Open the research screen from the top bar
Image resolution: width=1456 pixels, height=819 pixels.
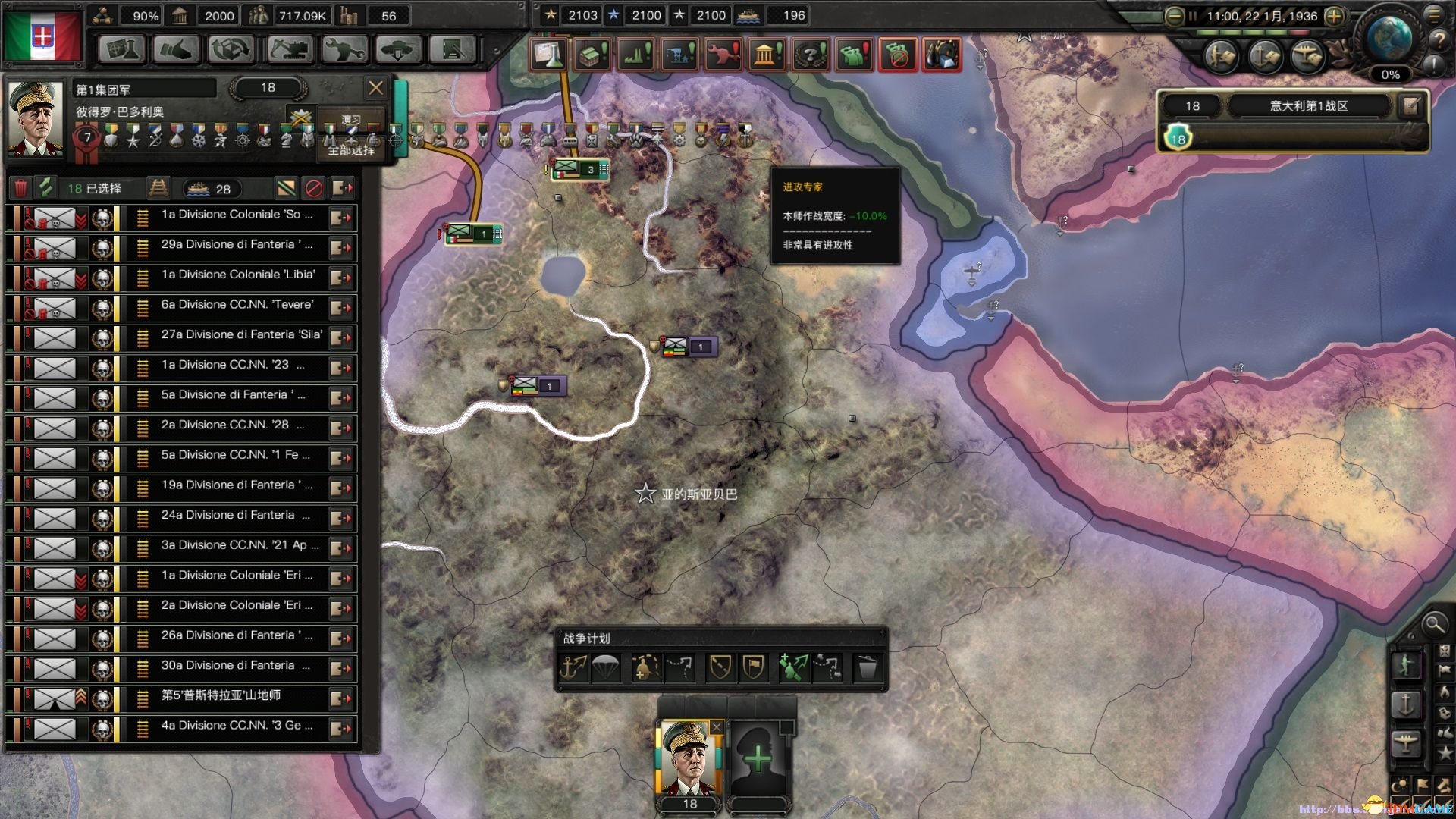(x=121, y=50)
